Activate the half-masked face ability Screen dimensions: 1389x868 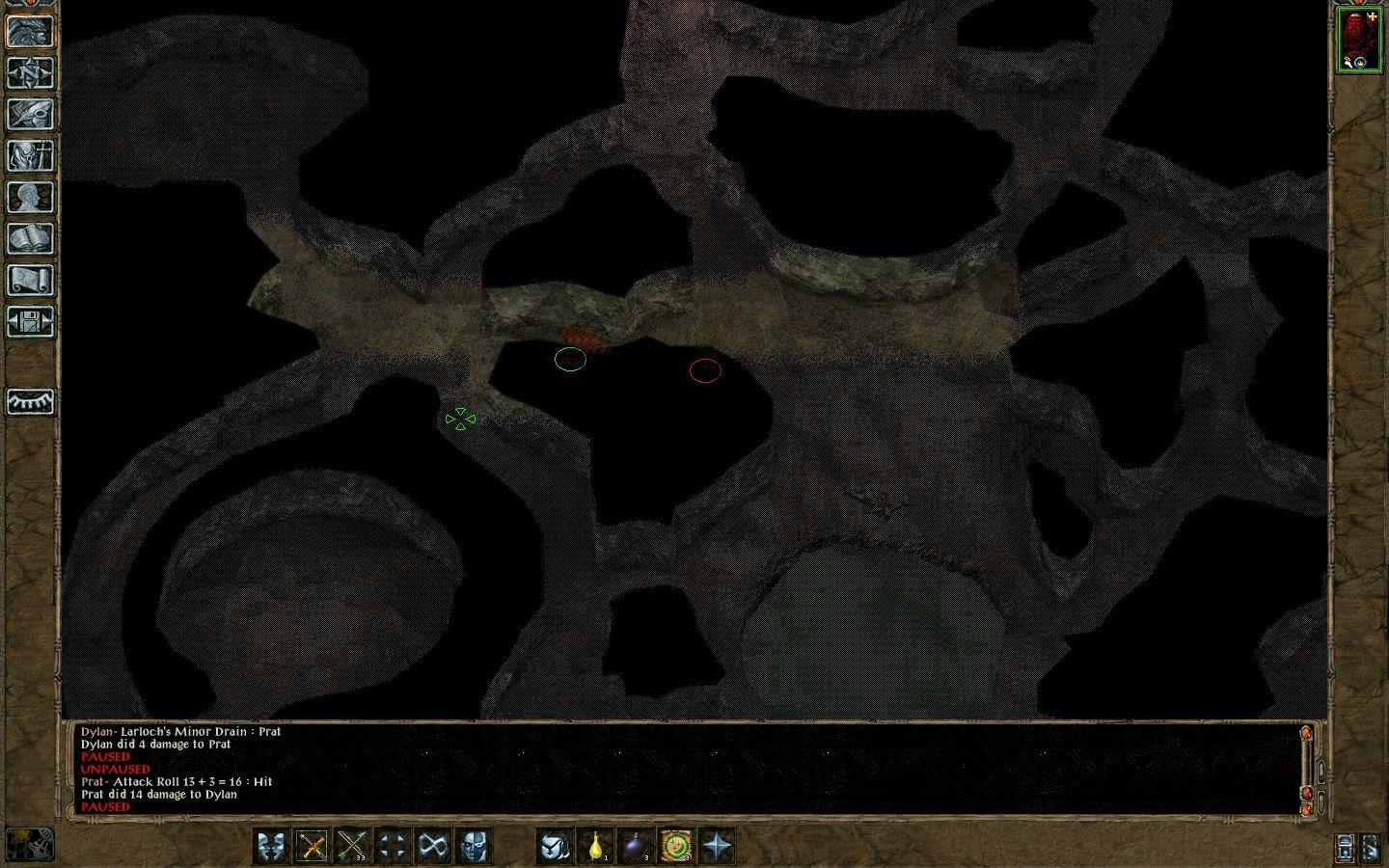coord(474,847)
